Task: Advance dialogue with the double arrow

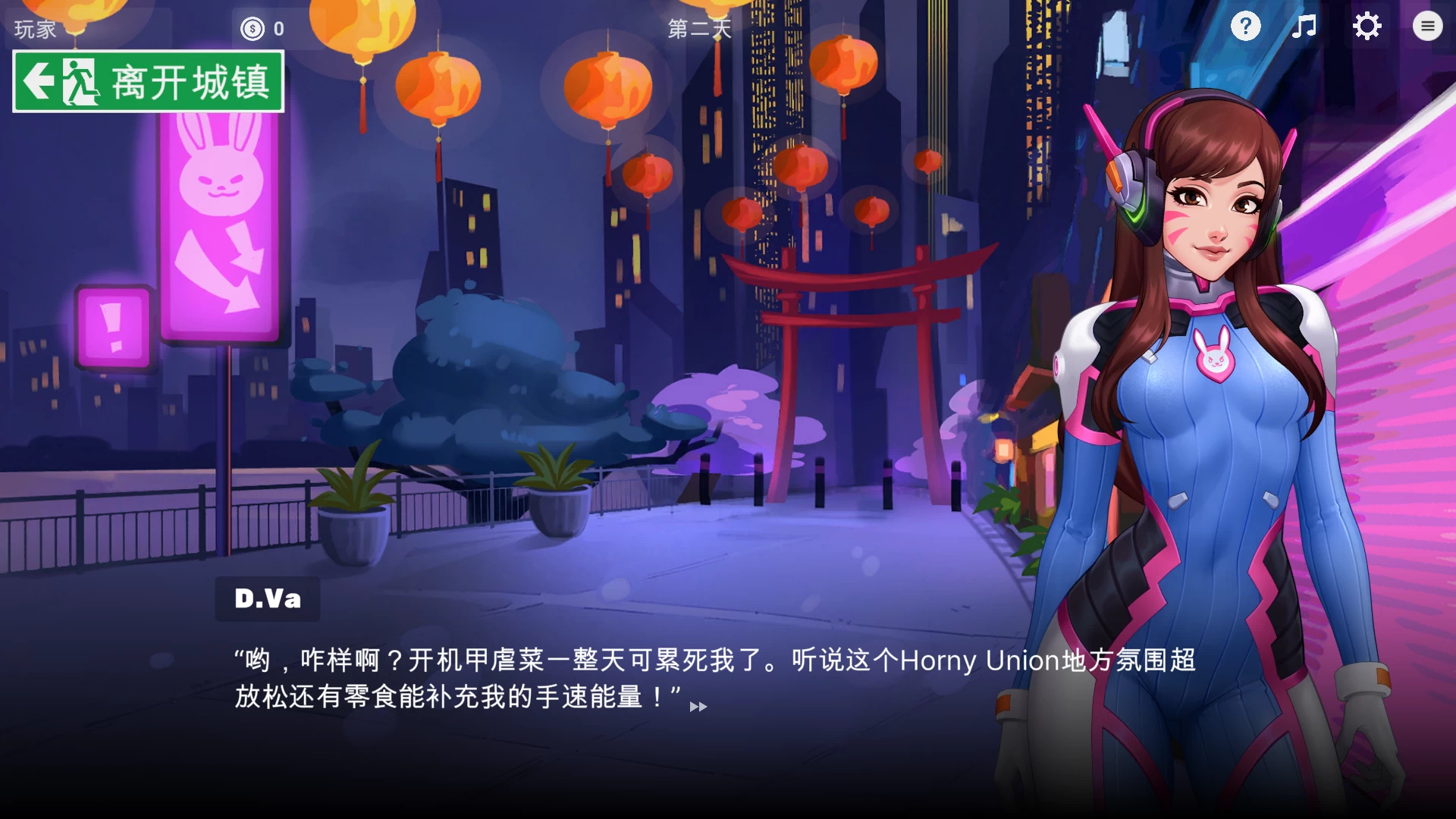Action: (698, 707)
